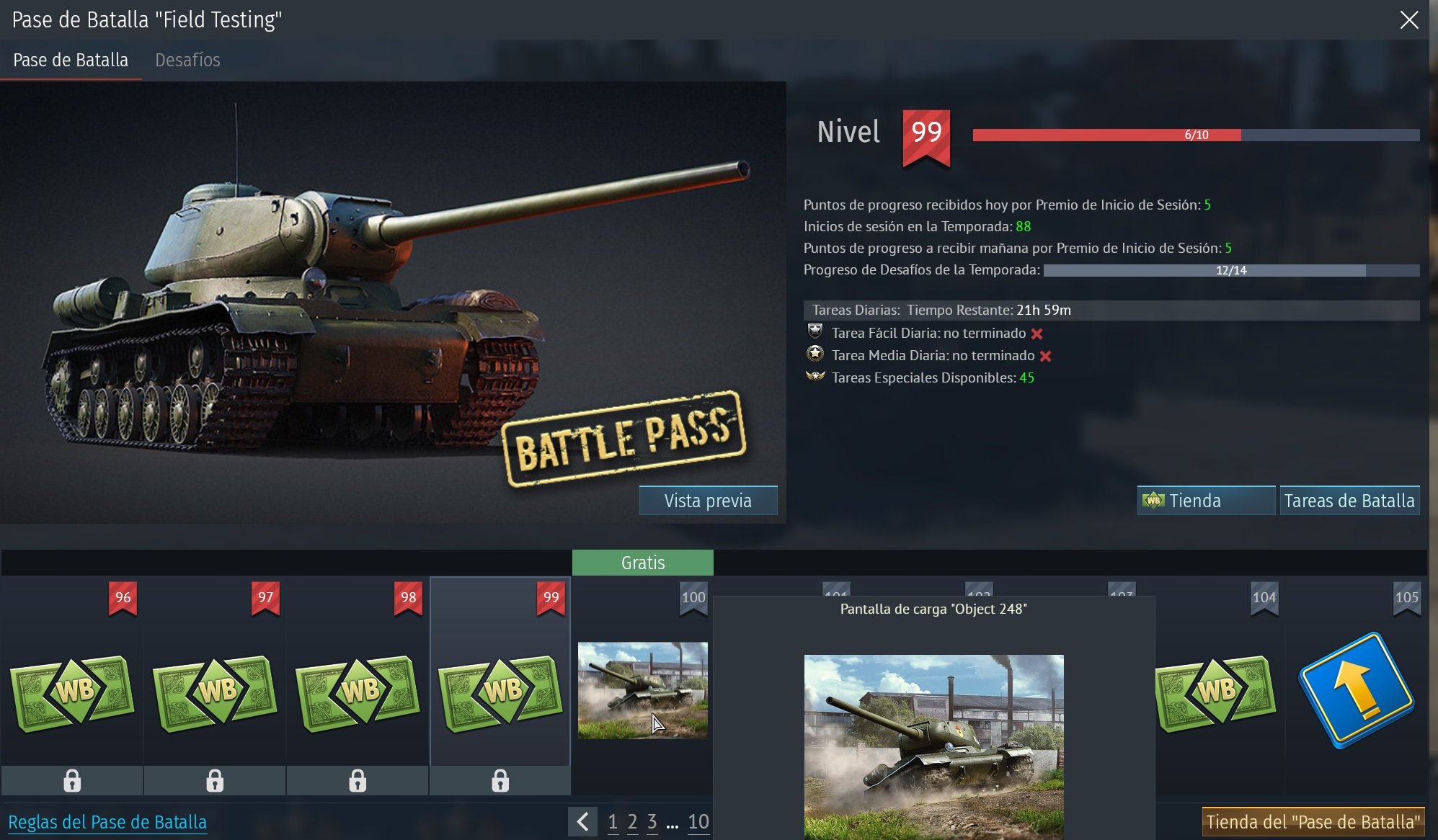Click the lock under the level 99 reward
1438x840 pixels.
tap(500, 779)
